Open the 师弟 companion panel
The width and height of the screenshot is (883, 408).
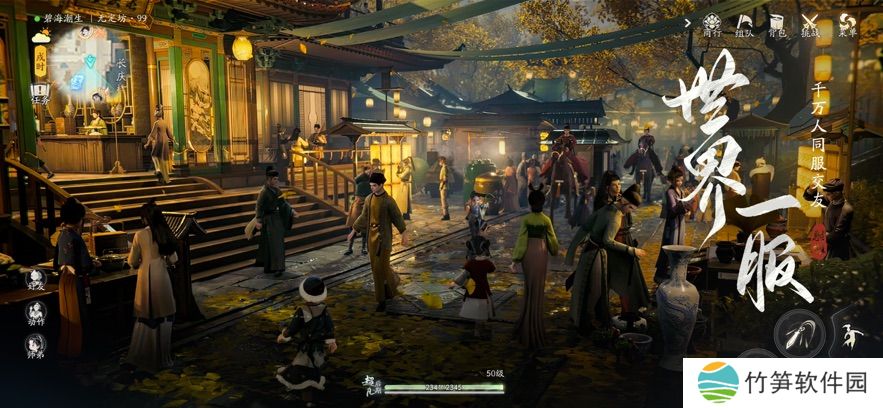tap(37, 346)
